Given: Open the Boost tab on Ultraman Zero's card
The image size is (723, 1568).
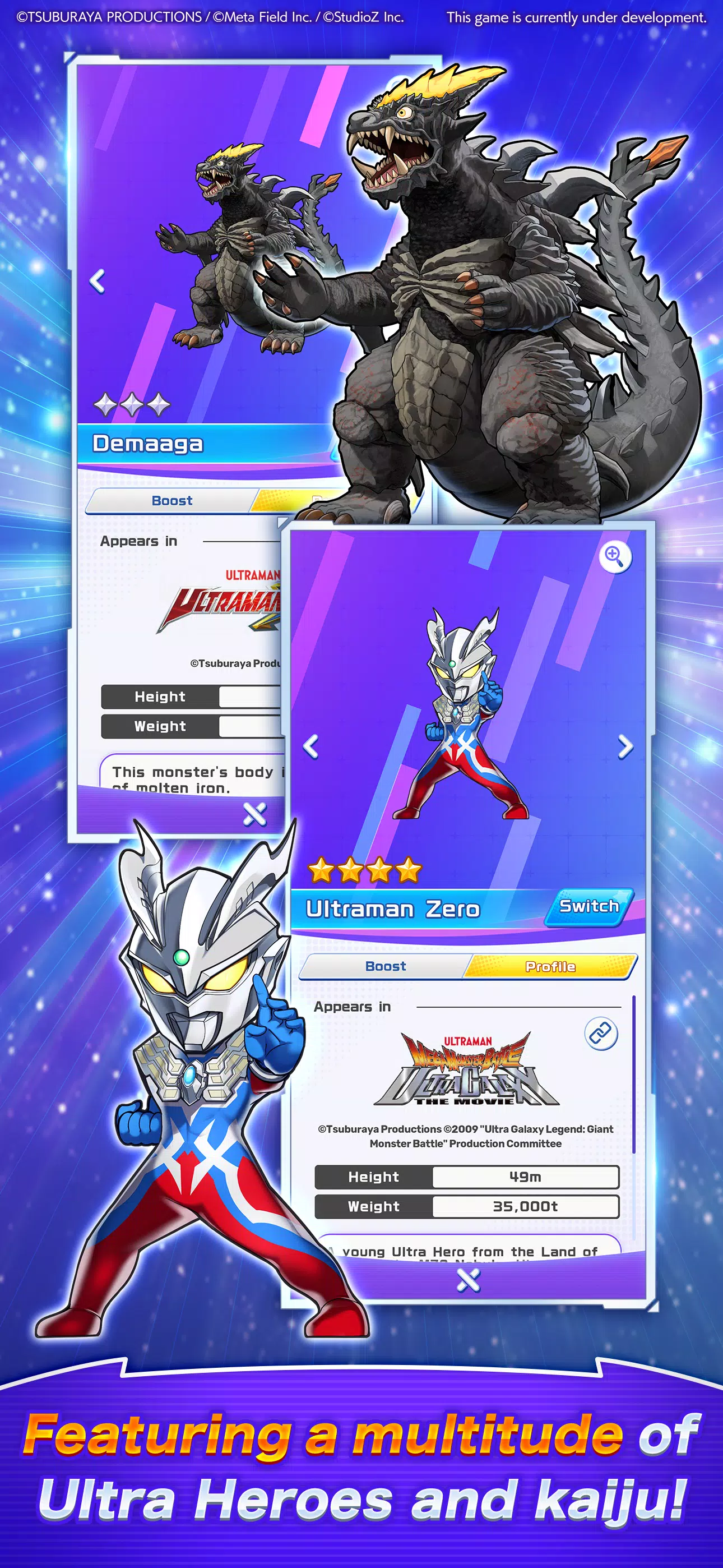Looking at the screenshot, I should click(386, 966).
